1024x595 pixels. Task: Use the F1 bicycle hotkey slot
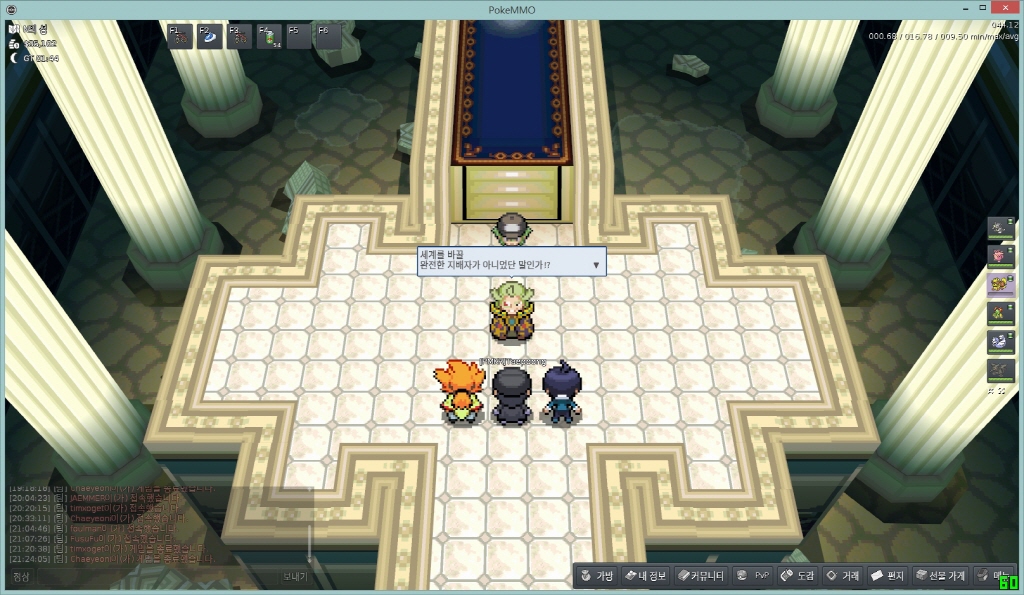(x=180, y=37)
